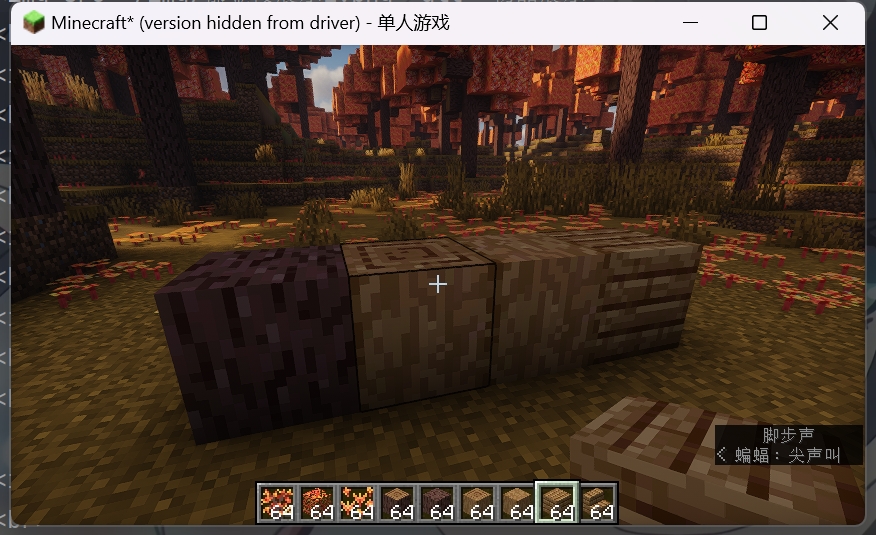Close the Minecraft window
876x535 pixels.
click(829, 23)
